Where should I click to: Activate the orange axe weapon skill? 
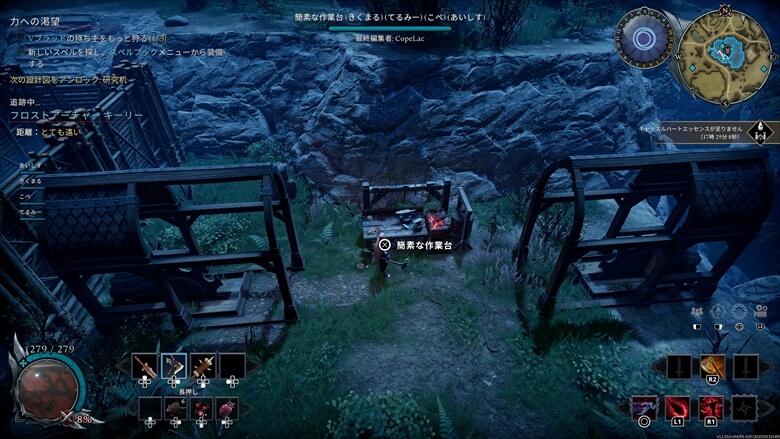712,367
